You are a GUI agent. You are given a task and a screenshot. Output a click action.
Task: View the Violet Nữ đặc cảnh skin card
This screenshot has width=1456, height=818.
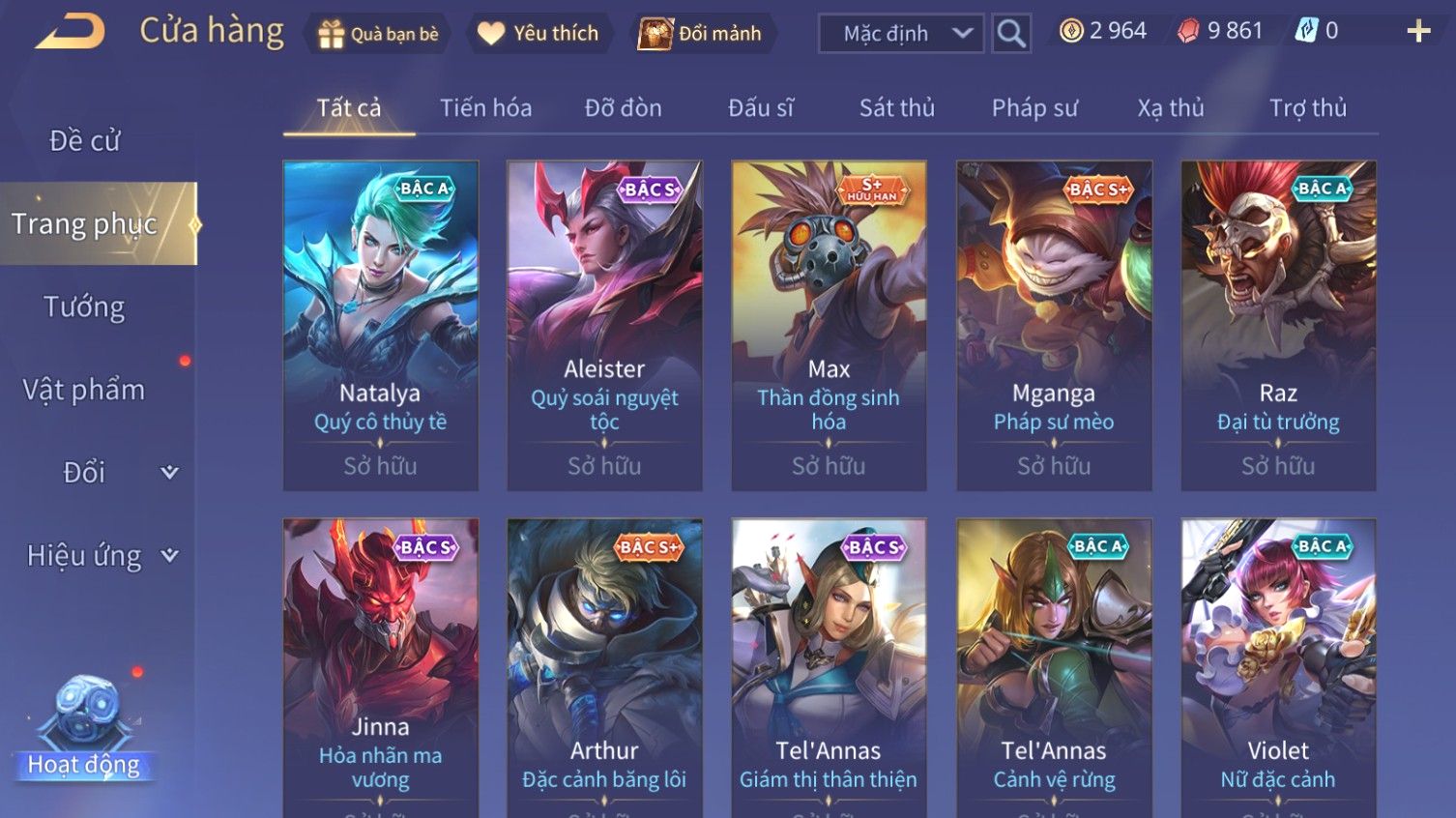1277,667
